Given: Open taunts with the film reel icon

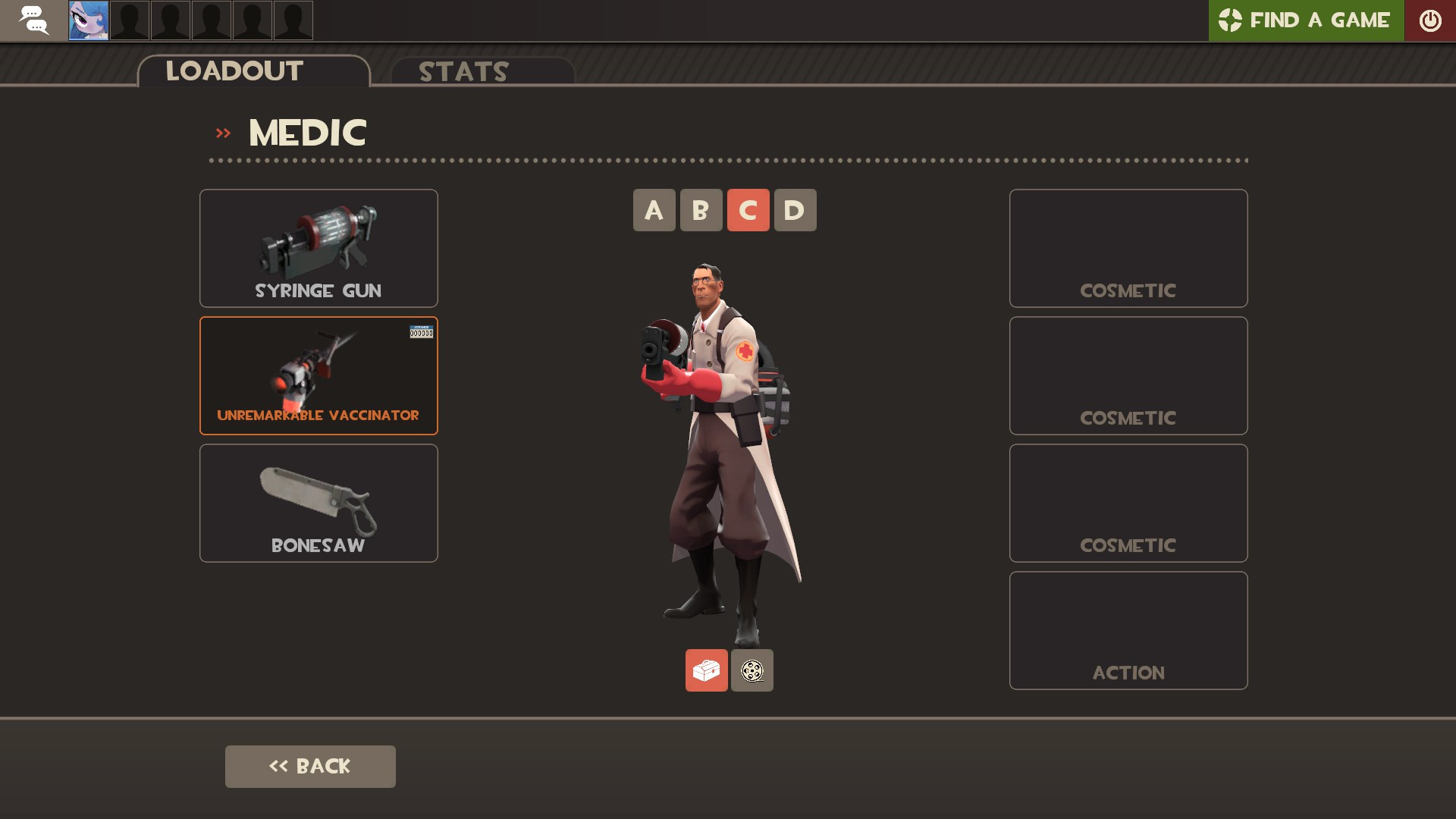Looking at the screenshot, I should (x=752, y=670).
